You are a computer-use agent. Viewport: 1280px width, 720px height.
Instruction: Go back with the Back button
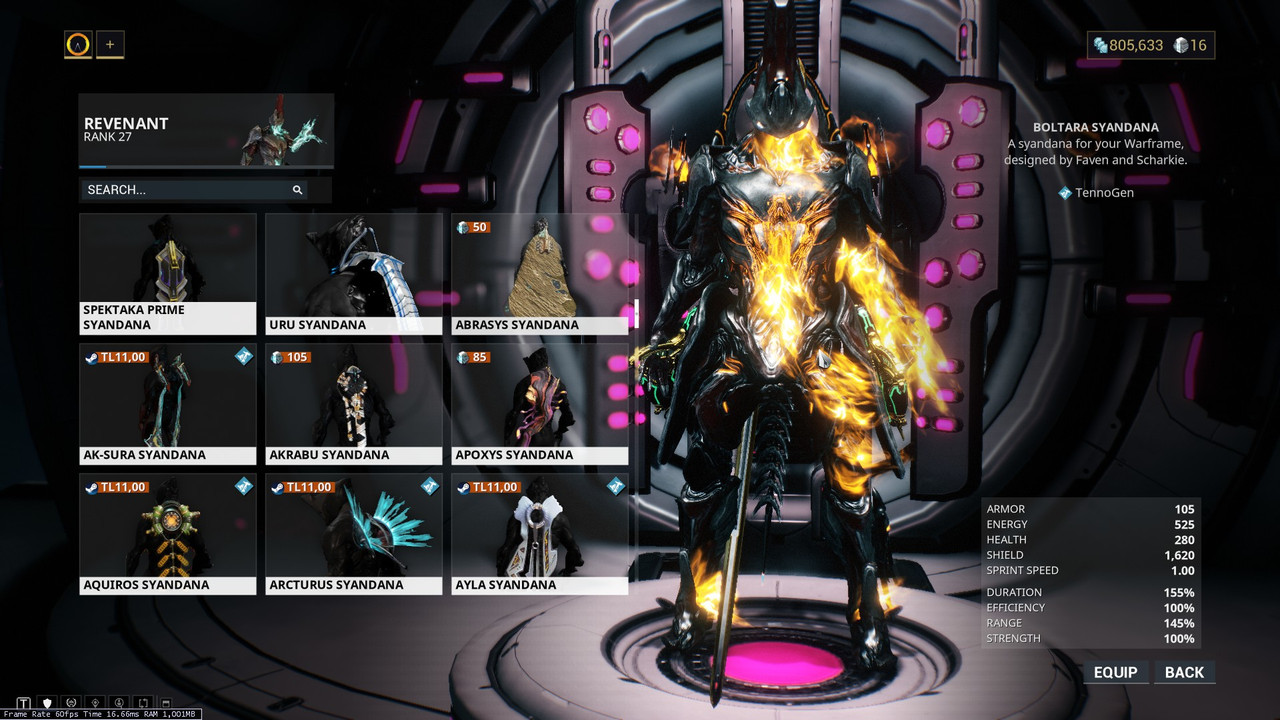tap(1184, 672)
